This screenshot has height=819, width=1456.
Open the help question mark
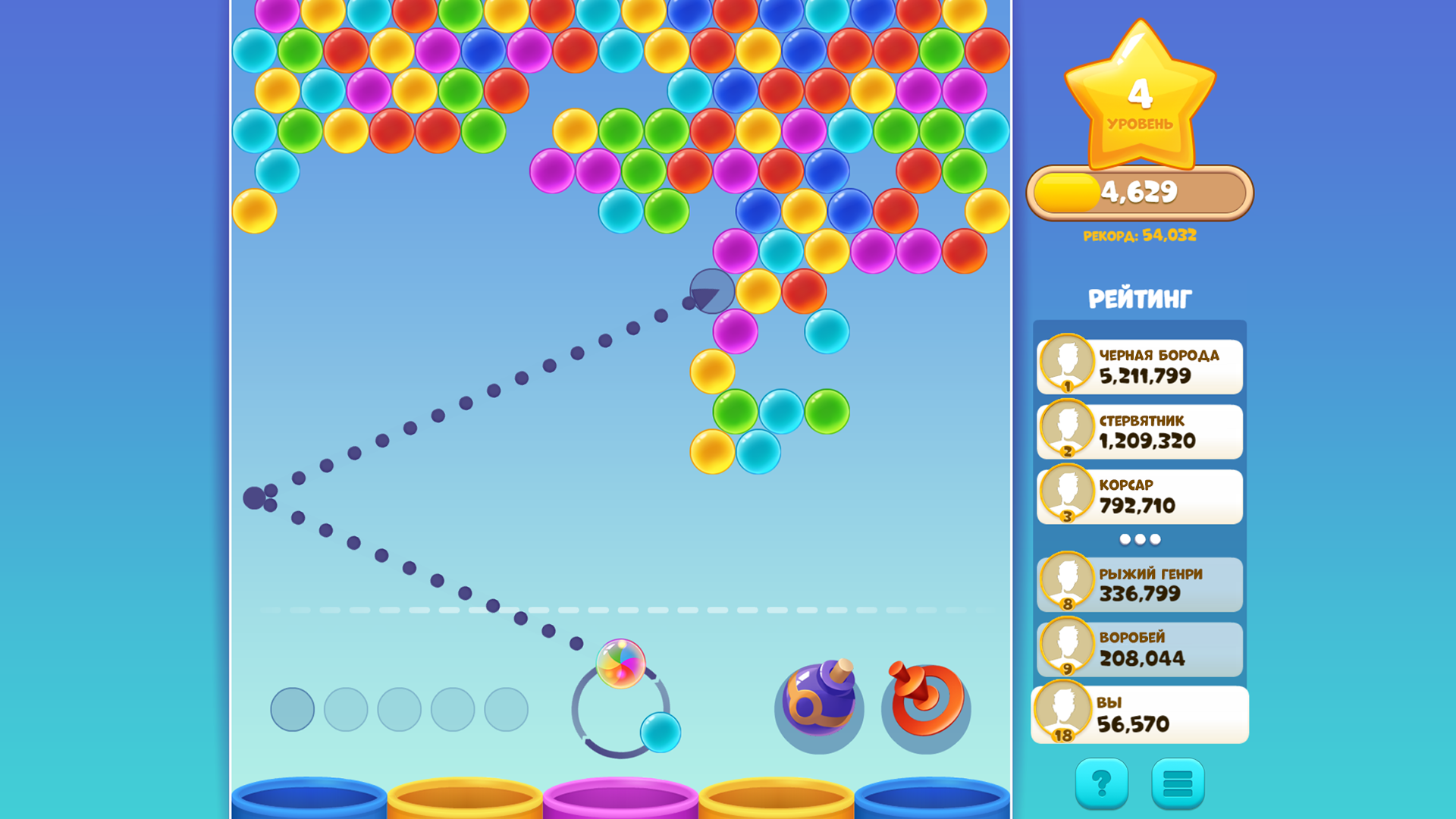coord(1101,782)
